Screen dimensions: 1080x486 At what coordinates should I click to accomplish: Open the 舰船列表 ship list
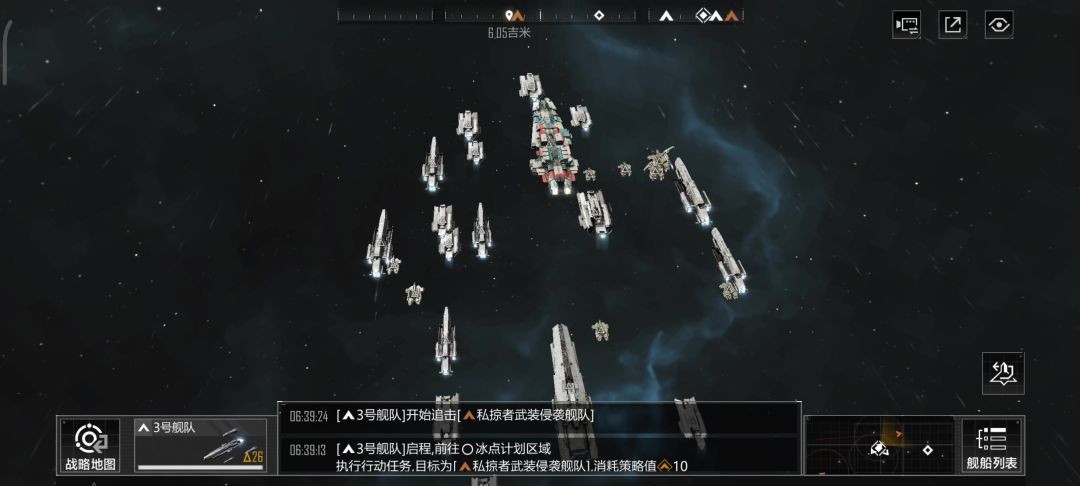point(992,445)
